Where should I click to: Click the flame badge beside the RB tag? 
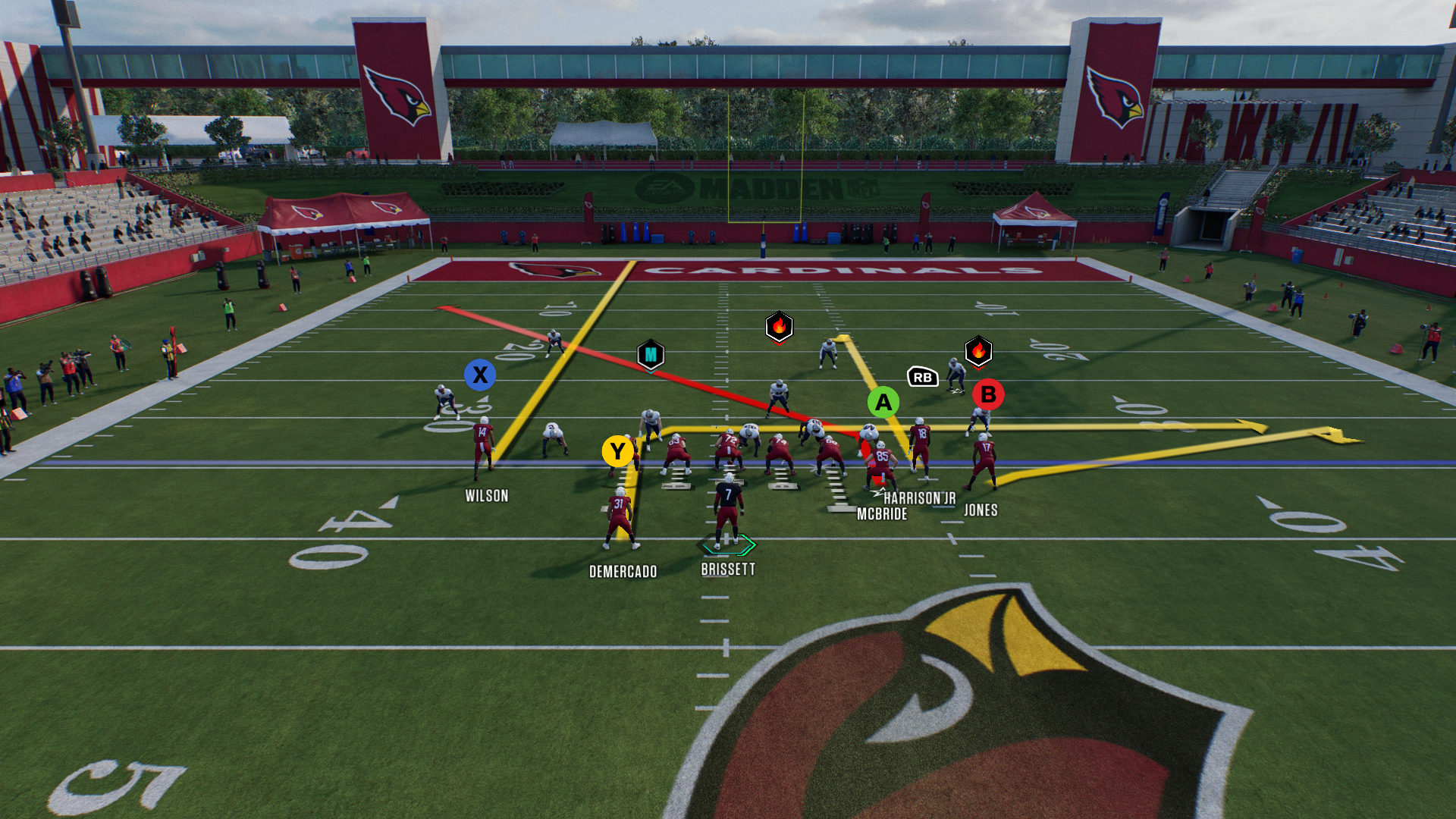coord(978,351)
